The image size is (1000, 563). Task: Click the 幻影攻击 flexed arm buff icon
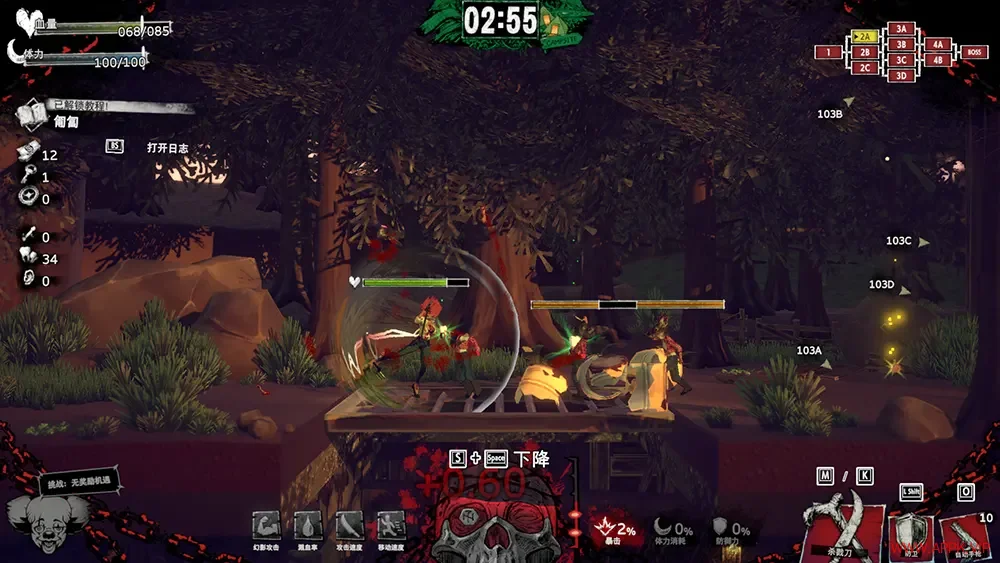click(266, 525)
